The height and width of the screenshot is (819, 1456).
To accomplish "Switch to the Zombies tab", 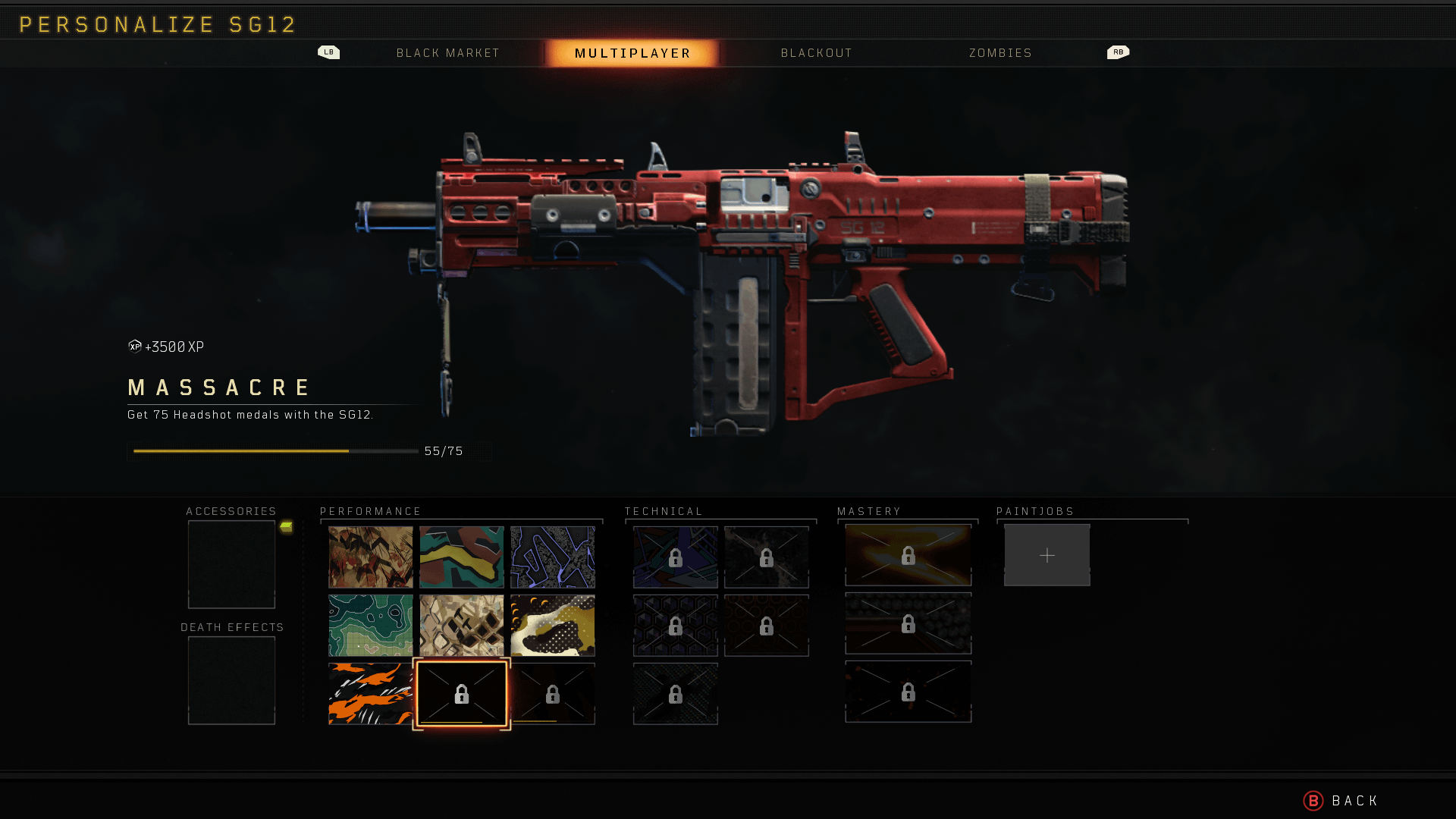I will pyautogui.click(x=1000, y=53).
